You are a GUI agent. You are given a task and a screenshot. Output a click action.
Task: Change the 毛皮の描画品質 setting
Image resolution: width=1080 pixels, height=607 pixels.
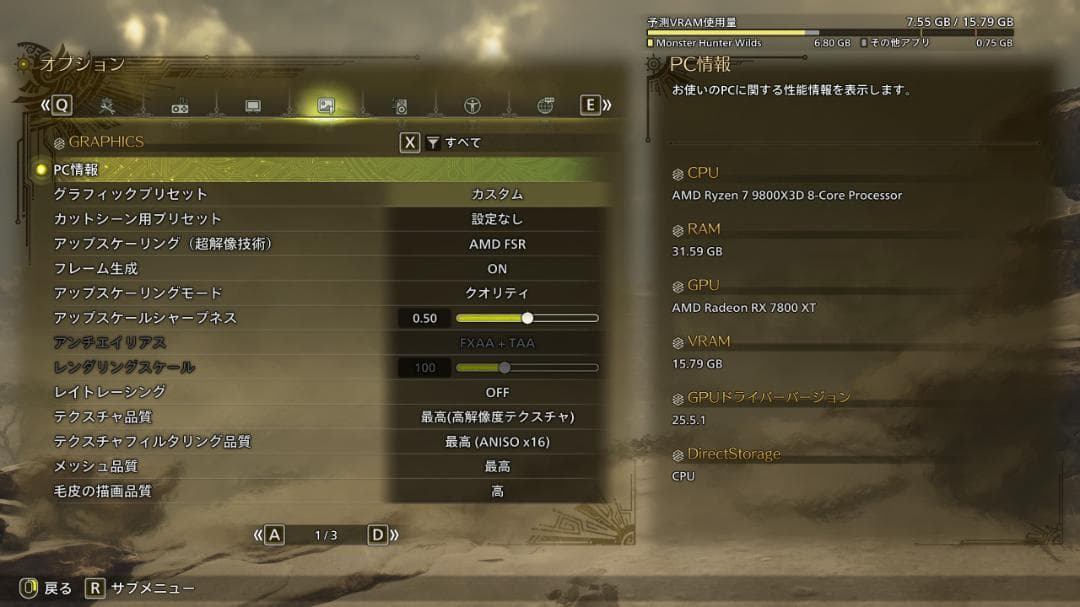point(497,491)
